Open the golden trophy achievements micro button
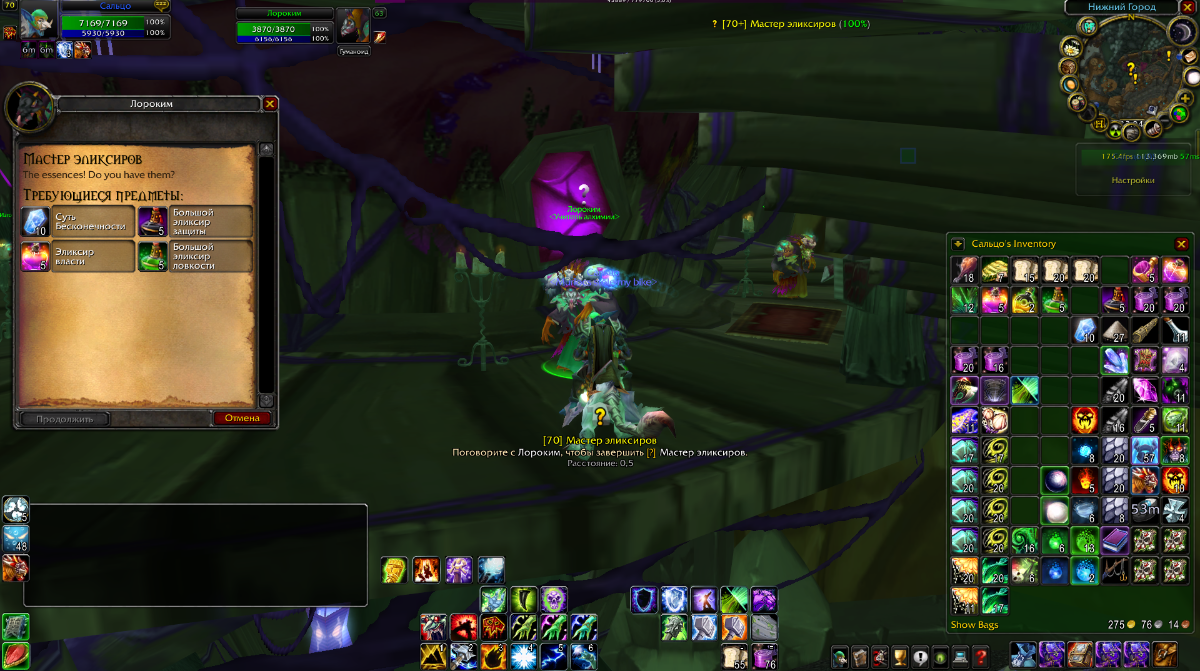This screenshot has height=671, width=1200. coord(900,657)
